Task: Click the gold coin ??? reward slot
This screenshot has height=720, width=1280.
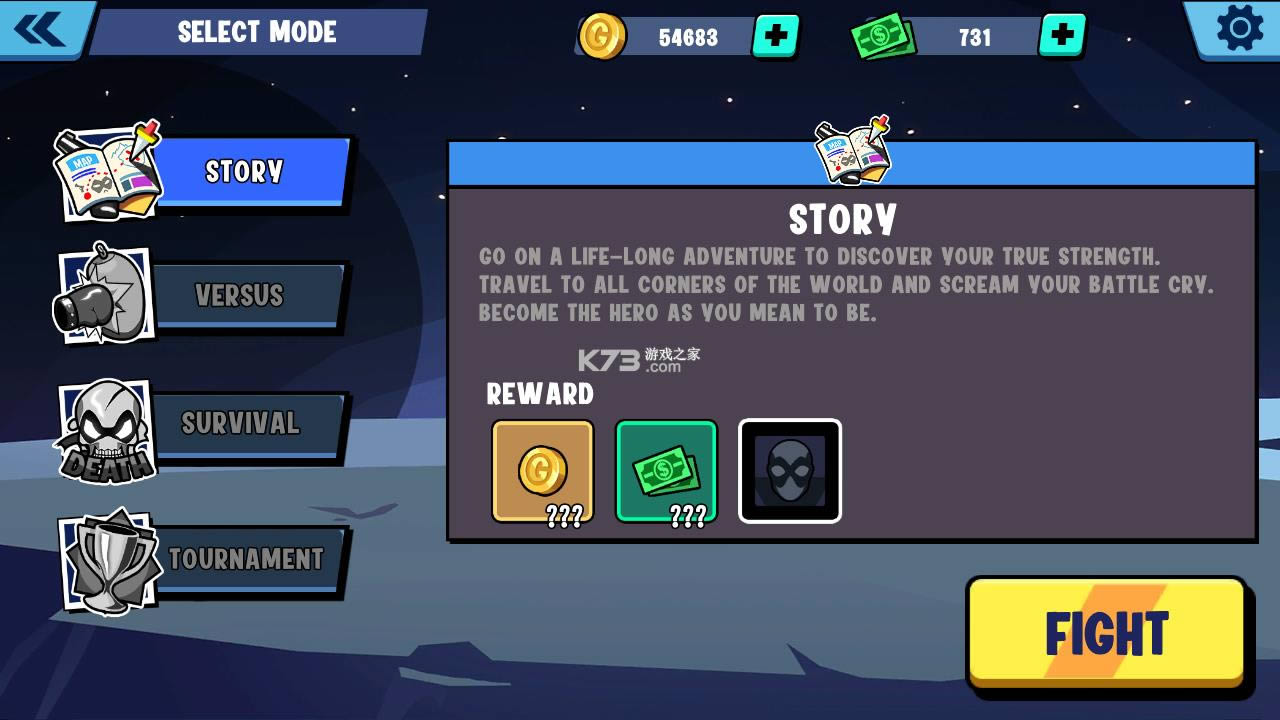Action: (x=541, y=470)
